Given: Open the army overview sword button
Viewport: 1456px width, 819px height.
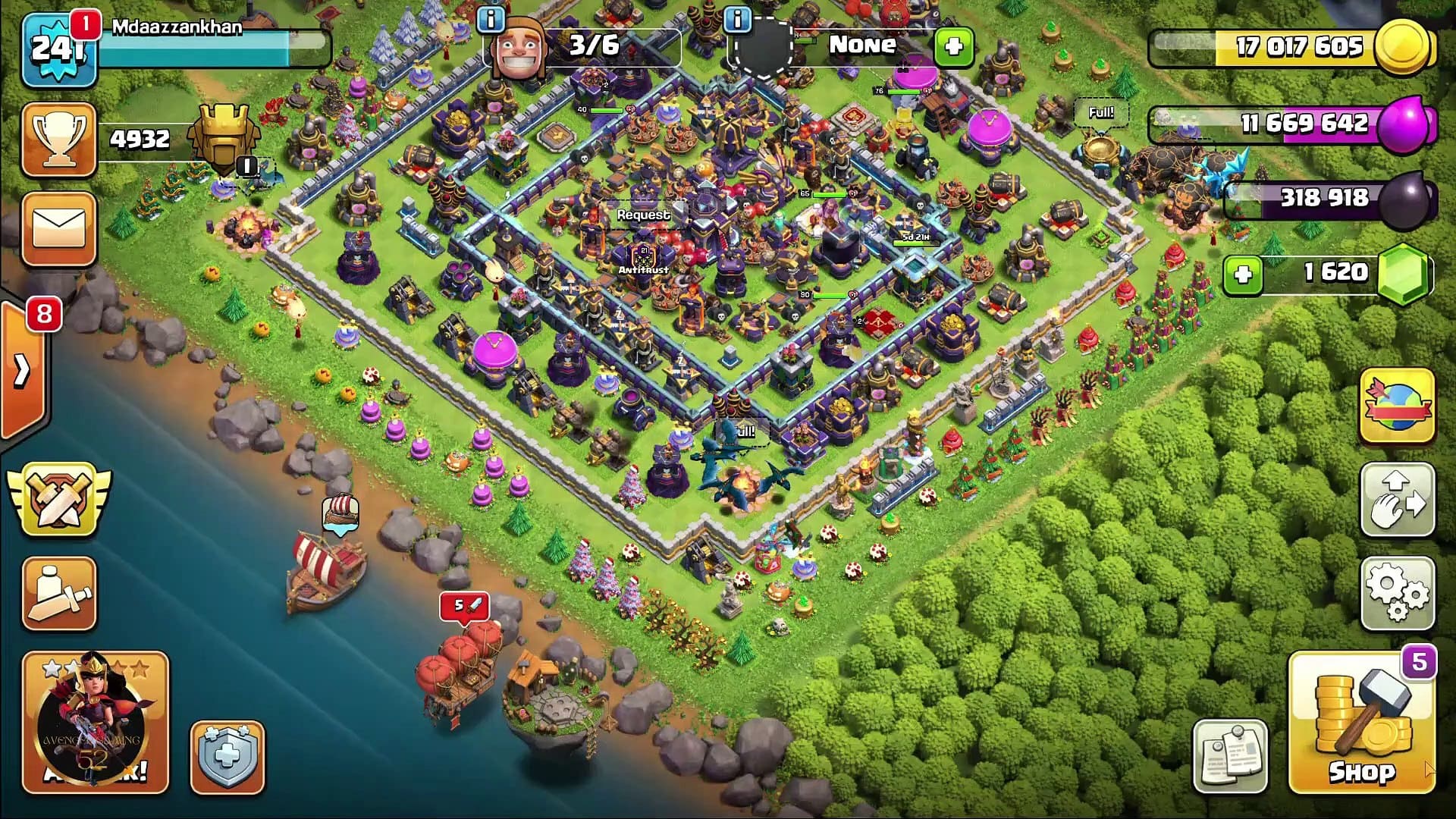Looking at the screenshot, I should tap(59, 594).
